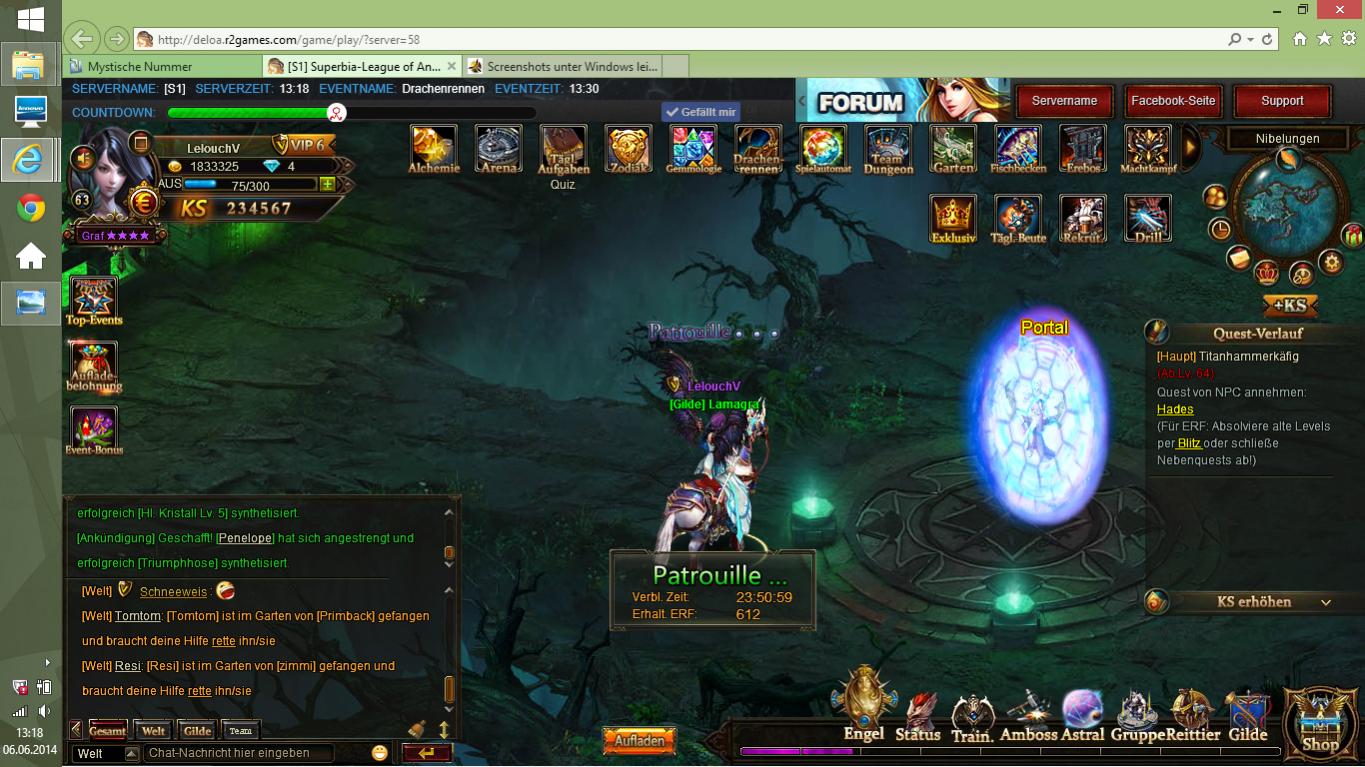
Task: Launch the Drachenrennen event
Action: (x=757, y=147)
